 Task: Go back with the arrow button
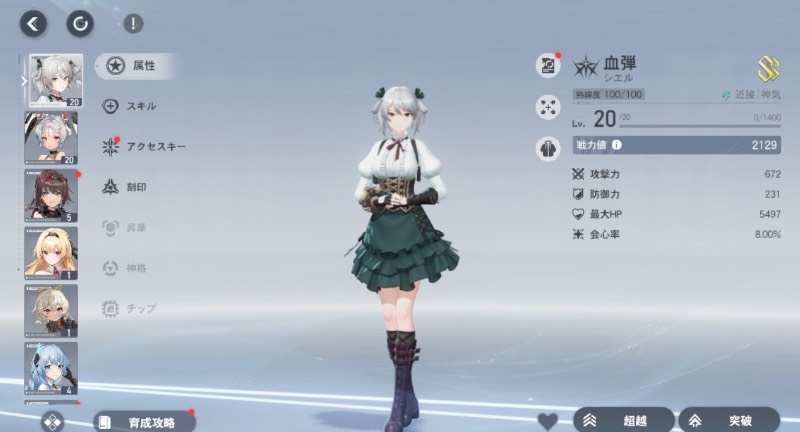point(34,23)
